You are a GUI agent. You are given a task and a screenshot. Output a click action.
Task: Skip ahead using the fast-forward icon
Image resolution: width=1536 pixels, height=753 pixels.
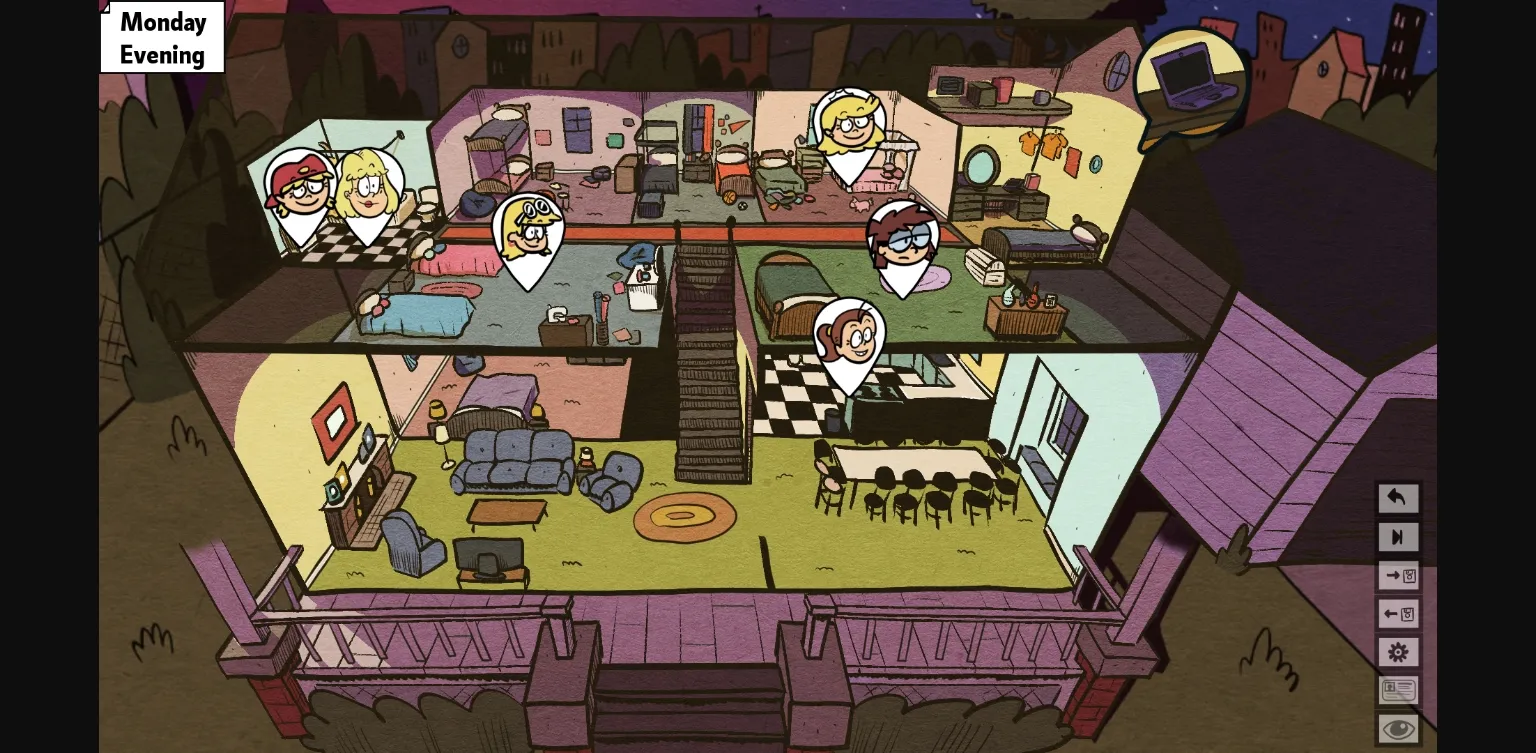pos(1398,537)
